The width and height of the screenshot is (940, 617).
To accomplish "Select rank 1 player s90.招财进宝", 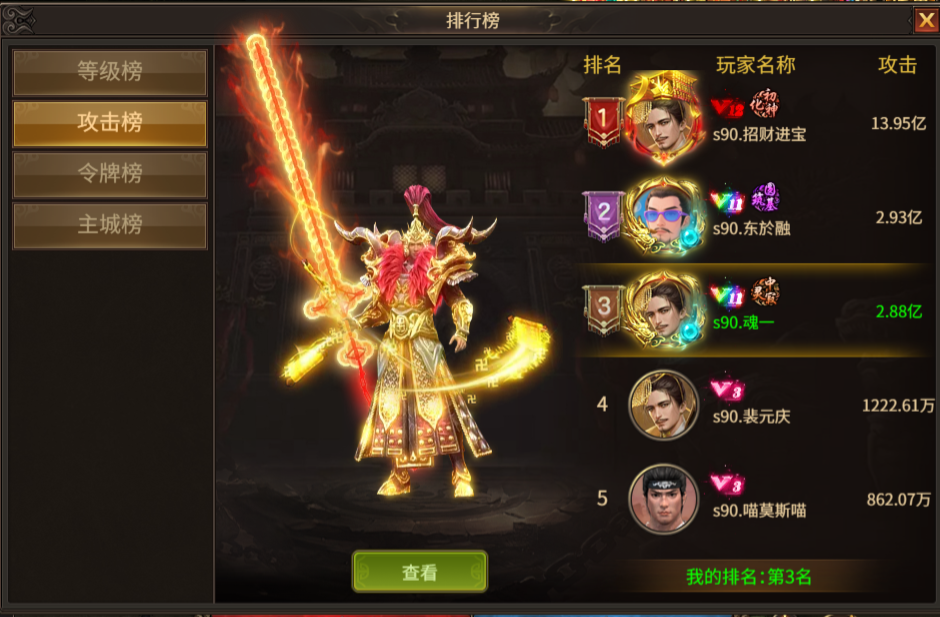I will coord(758,122).
